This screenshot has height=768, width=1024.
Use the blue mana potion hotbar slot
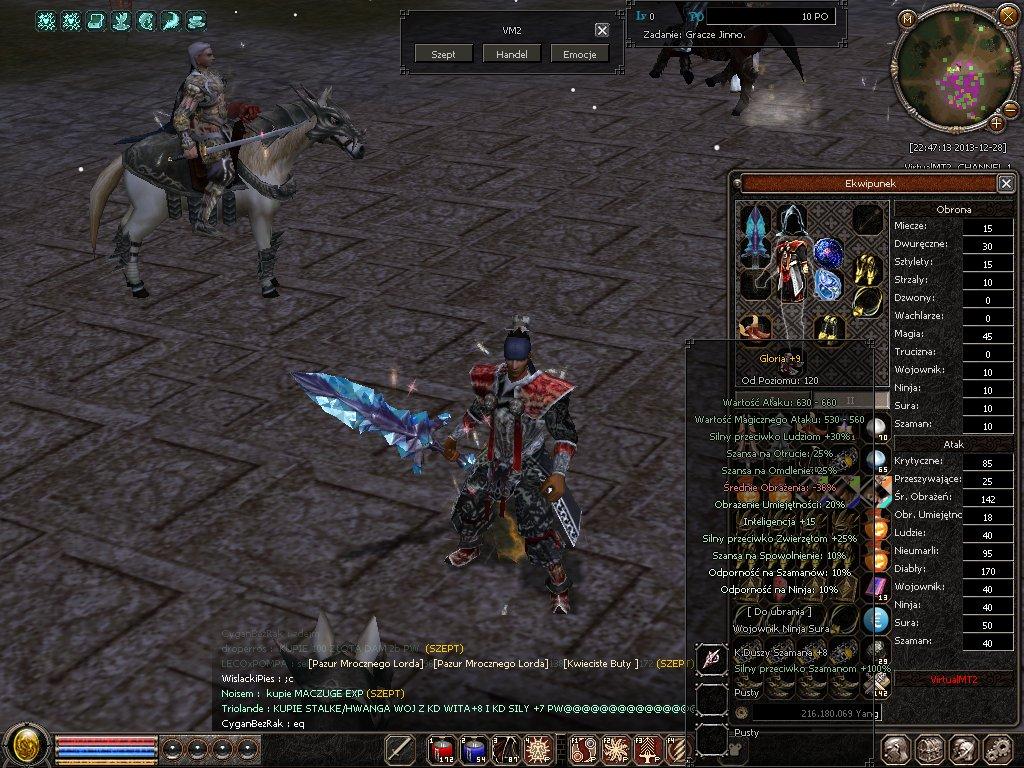tap(474, 749)
